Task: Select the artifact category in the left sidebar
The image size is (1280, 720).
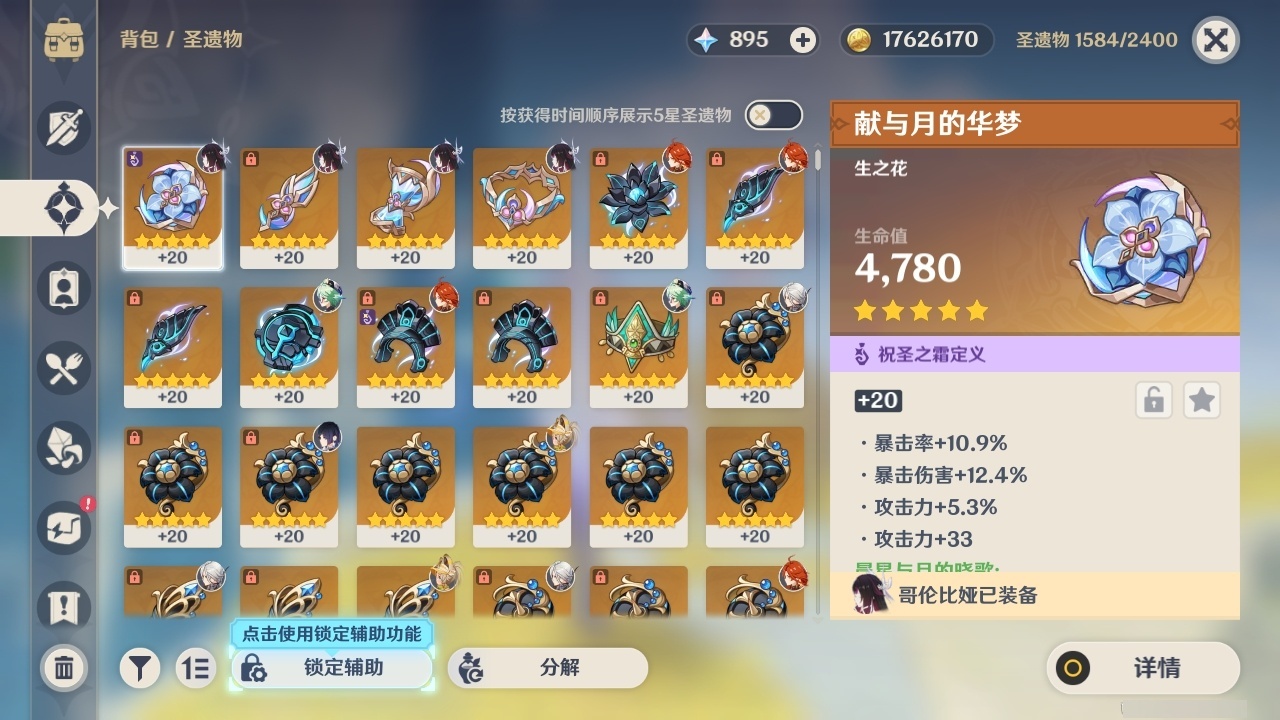Action: click(62, 207)
